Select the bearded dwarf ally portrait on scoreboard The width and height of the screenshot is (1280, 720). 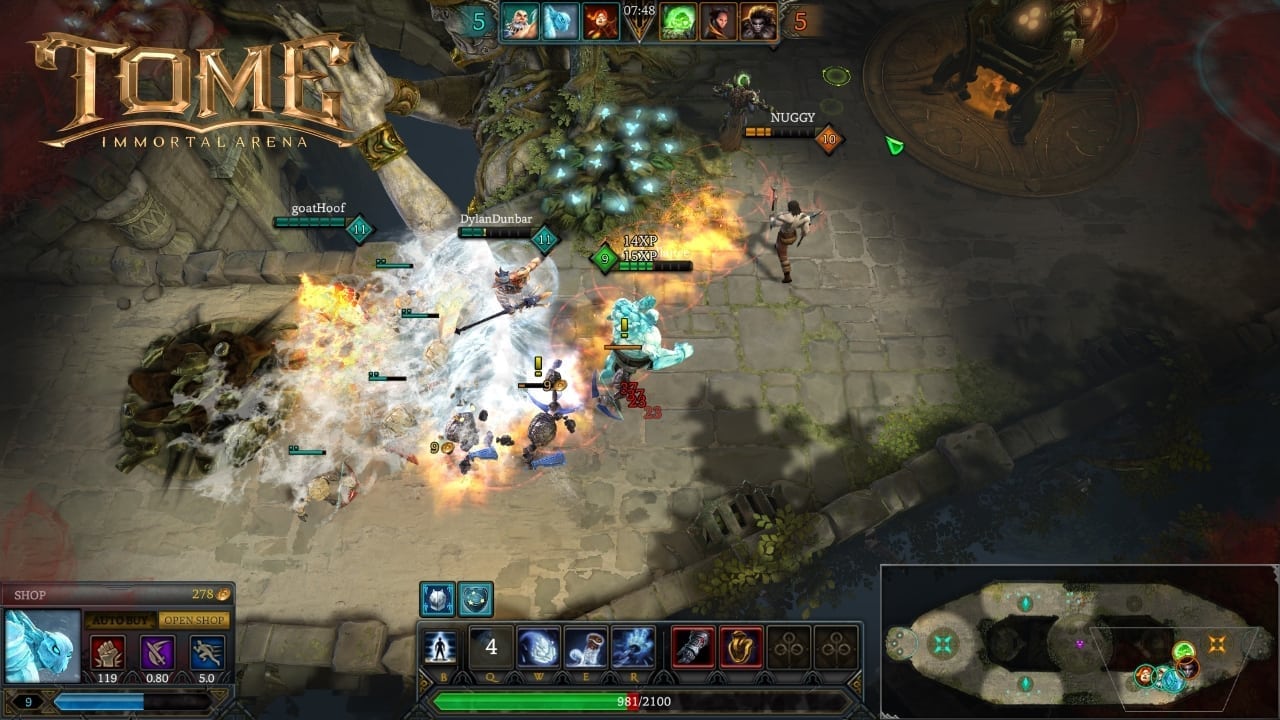[520, 21]
